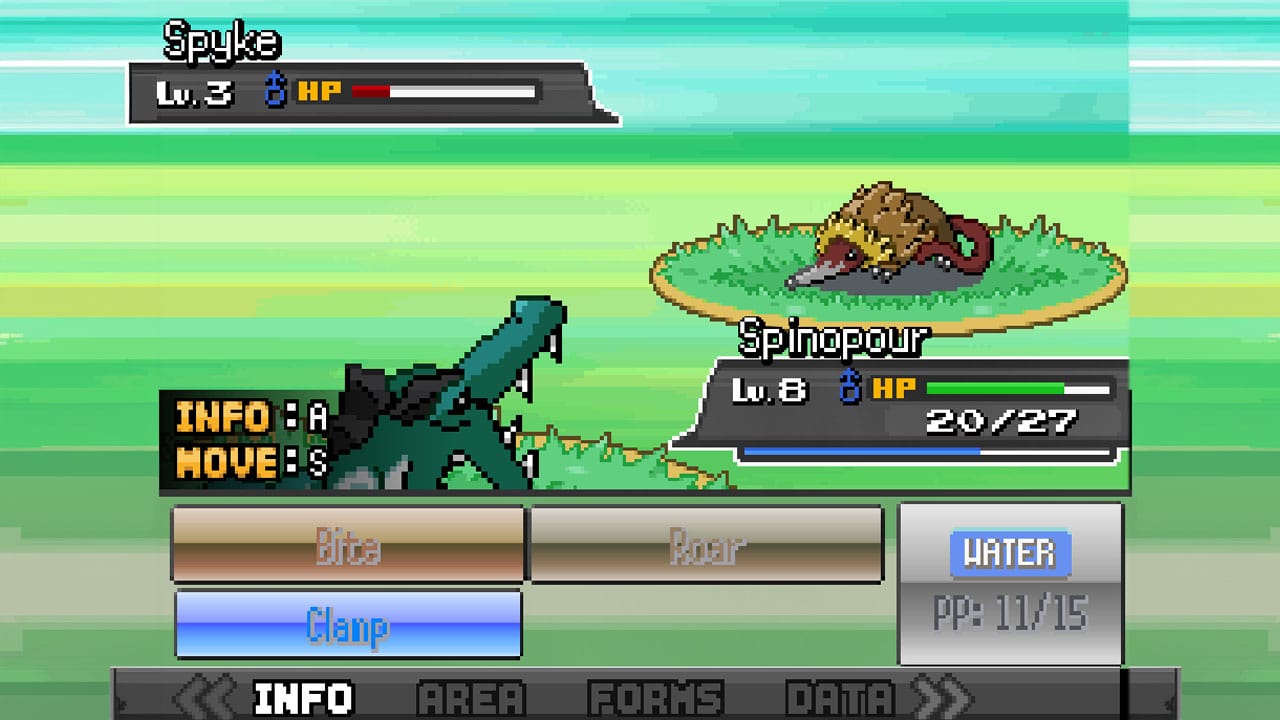Click the Spinopour sprite

click(x=890, y=240)
